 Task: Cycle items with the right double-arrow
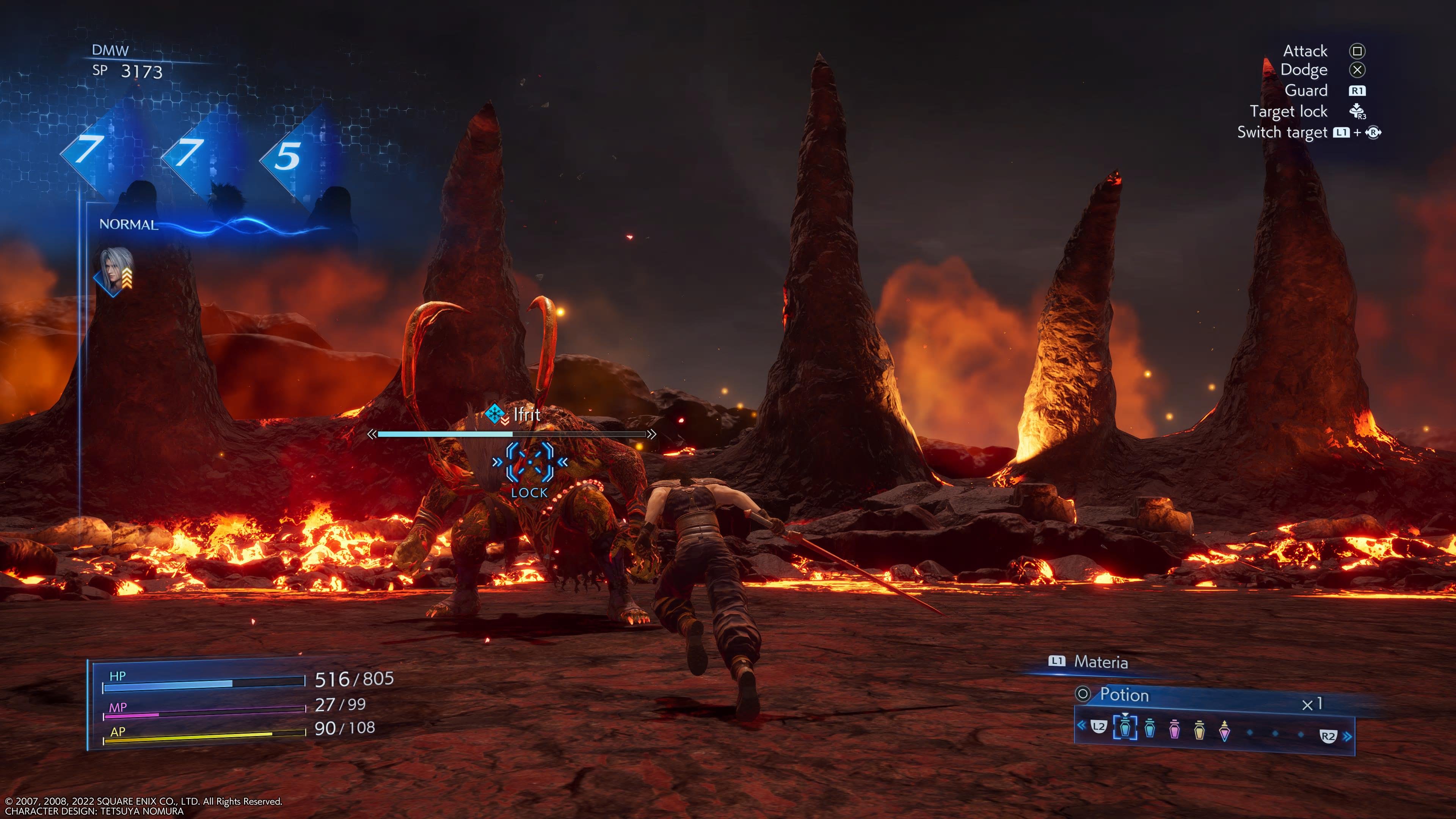pos(1348,736)
